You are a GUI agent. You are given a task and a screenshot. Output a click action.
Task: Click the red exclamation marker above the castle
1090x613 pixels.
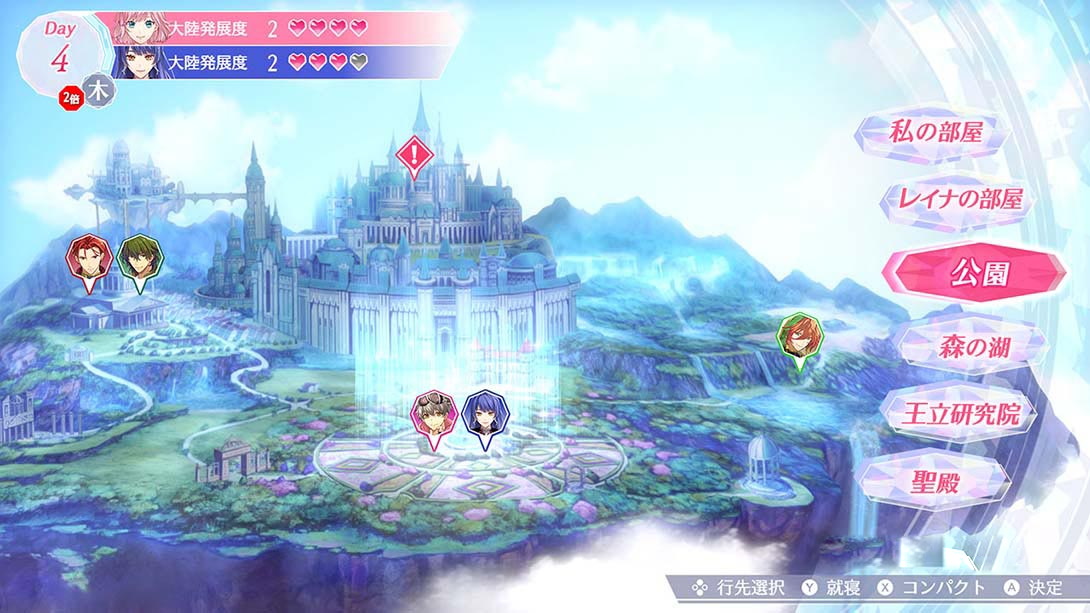[x=413, y=154]
